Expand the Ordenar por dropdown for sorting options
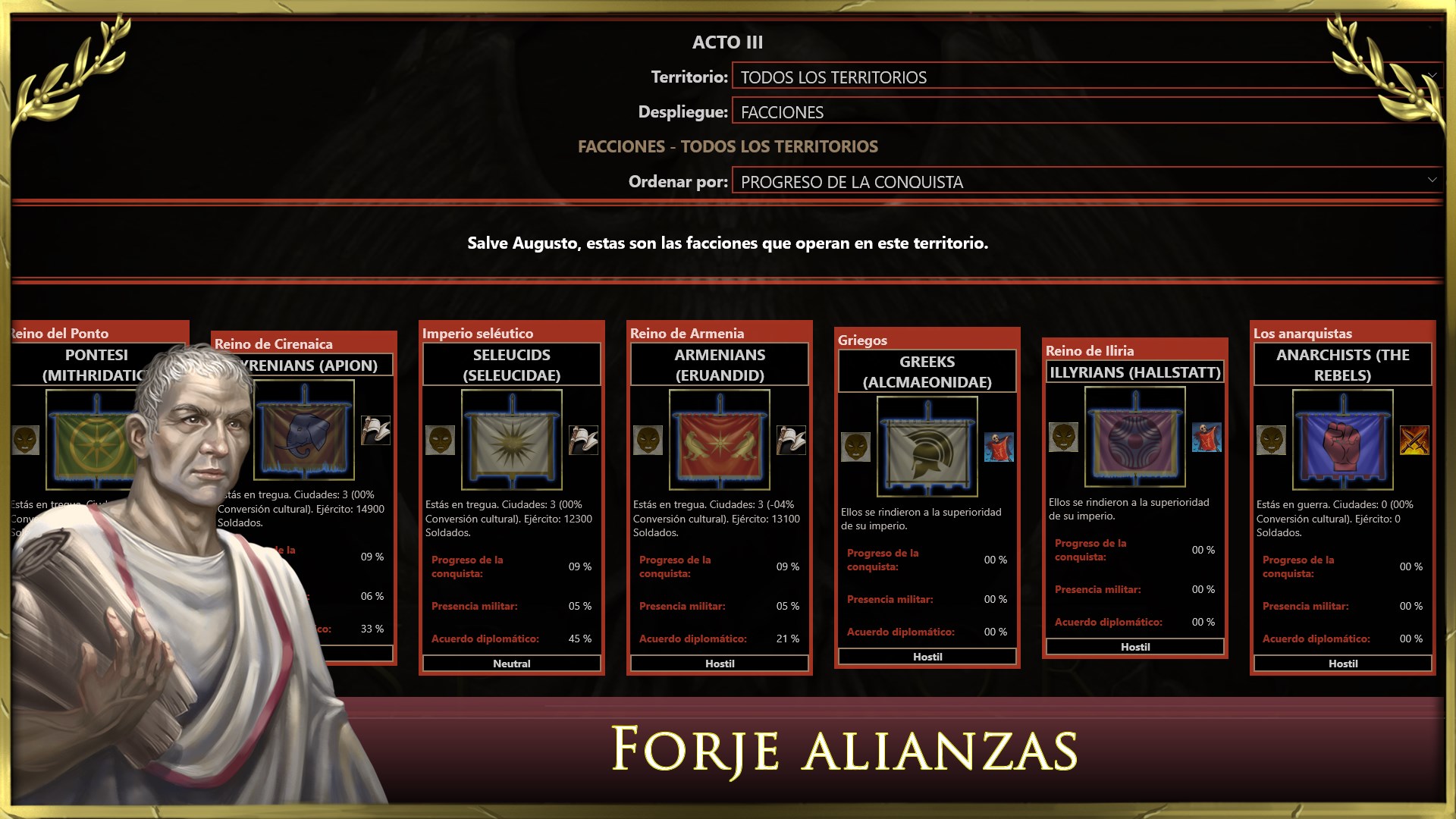Screen dimensions: 1456x819 (x=1084, y=182)
